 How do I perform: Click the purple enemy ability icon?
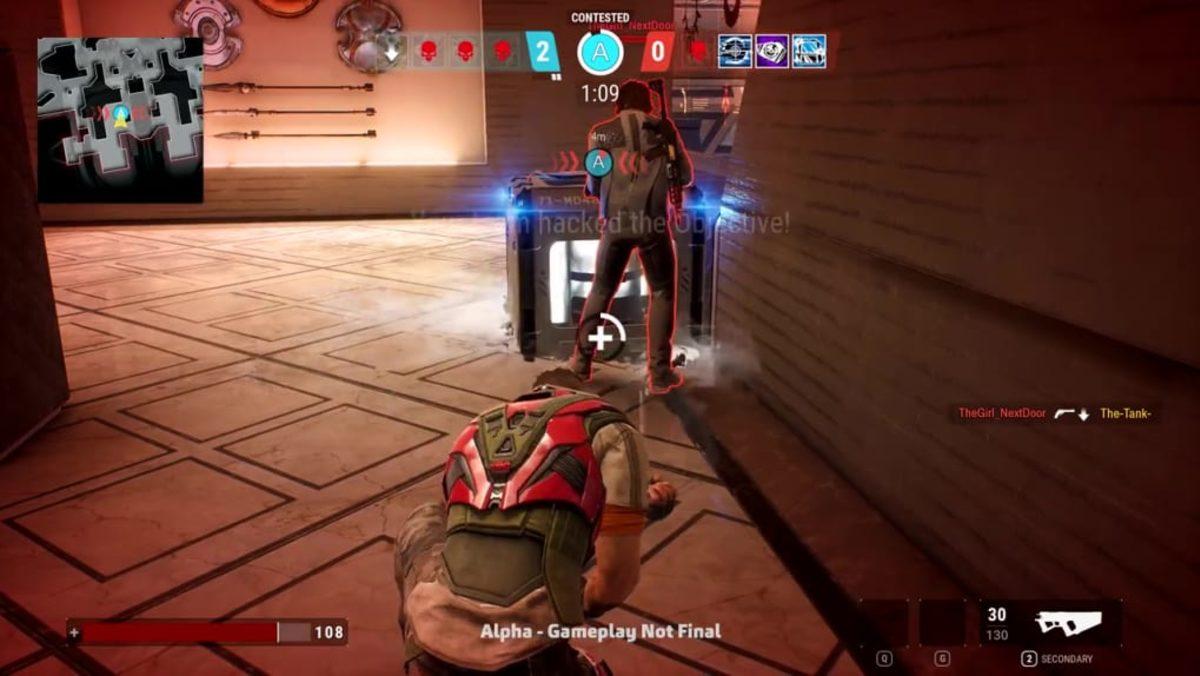(771, 51)
